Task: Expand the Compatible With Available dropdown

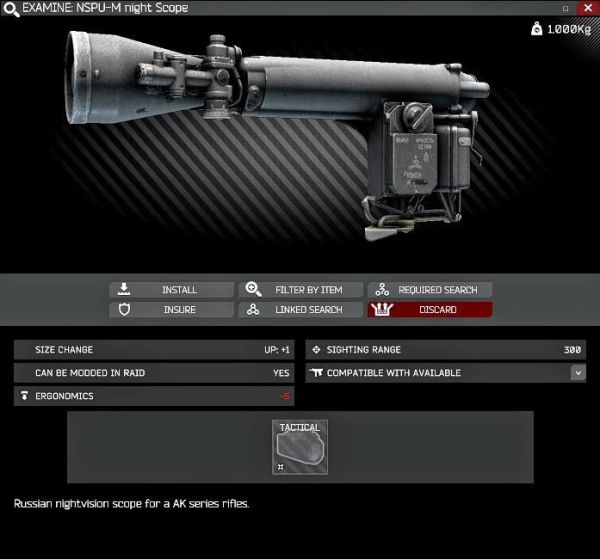Action: pyautogui.click(x=578, y=373)
